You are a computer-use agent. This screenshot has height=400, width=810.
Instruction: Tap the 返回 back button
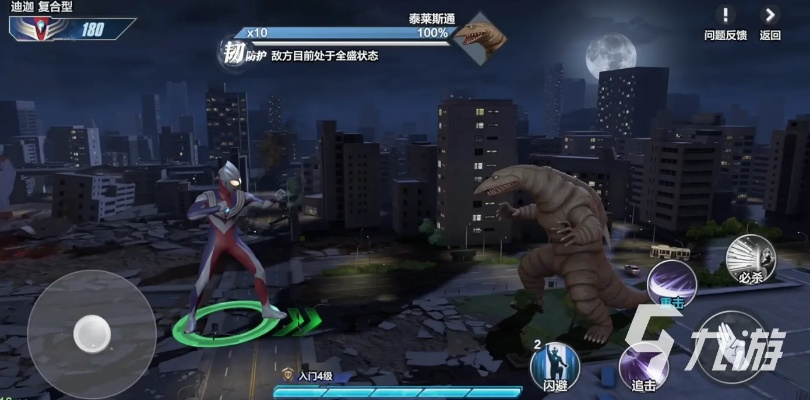pyautogui.click(x=769, y=22)
